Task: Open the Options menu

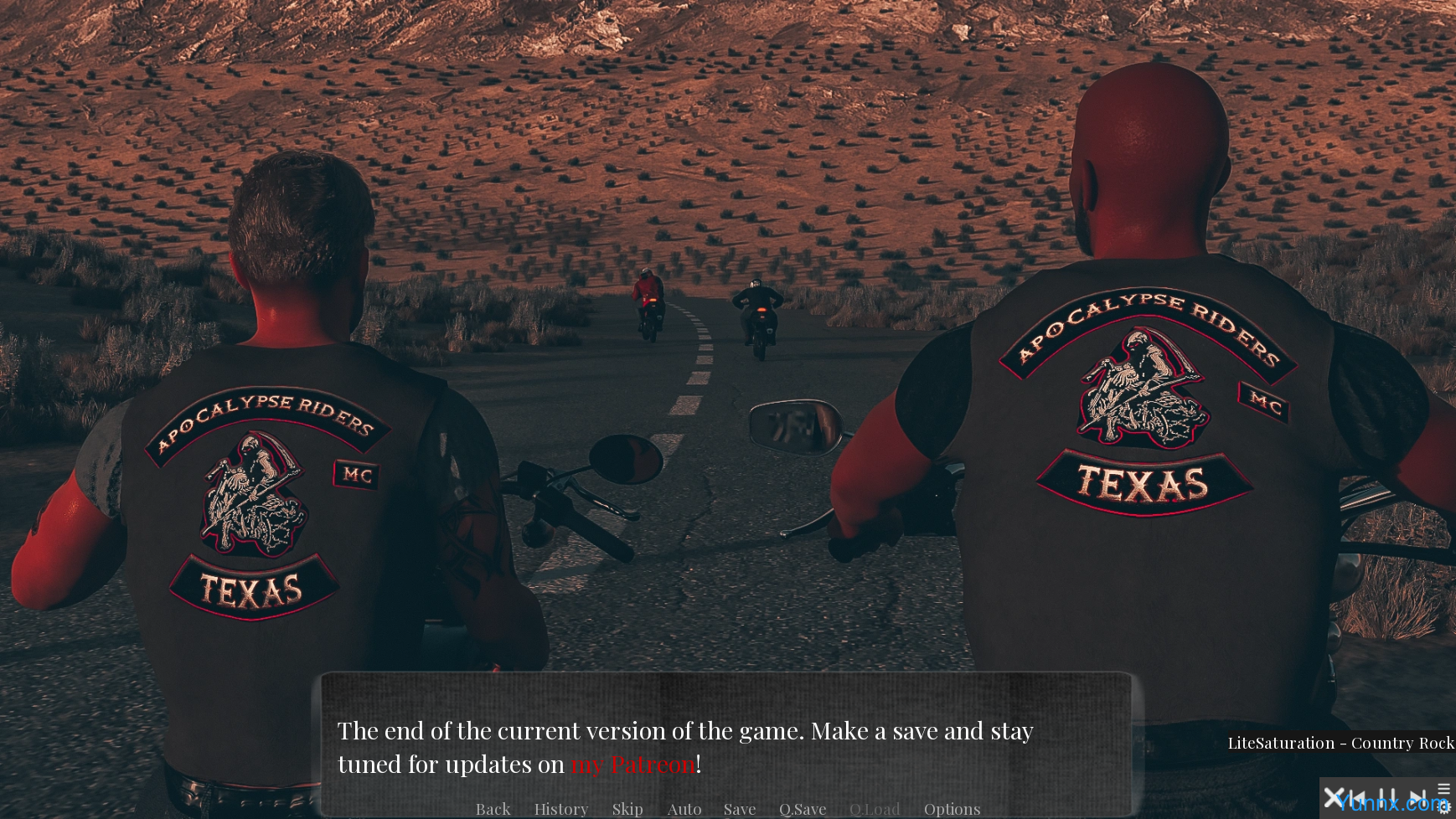Action: (x=952, y=809)
